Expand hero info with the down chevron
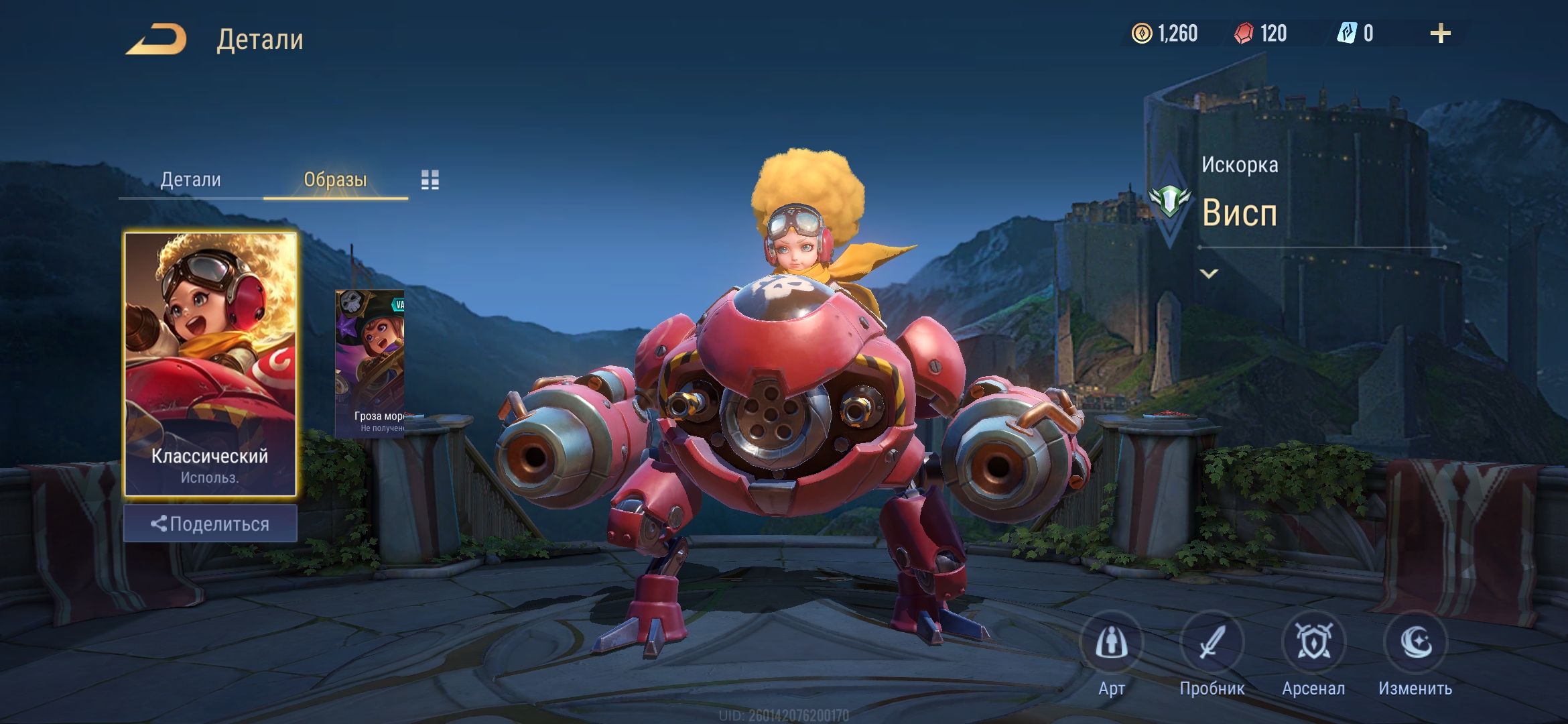This screenshot has height=724, width=1568. pyautogui.click(x=1209, y=274)
